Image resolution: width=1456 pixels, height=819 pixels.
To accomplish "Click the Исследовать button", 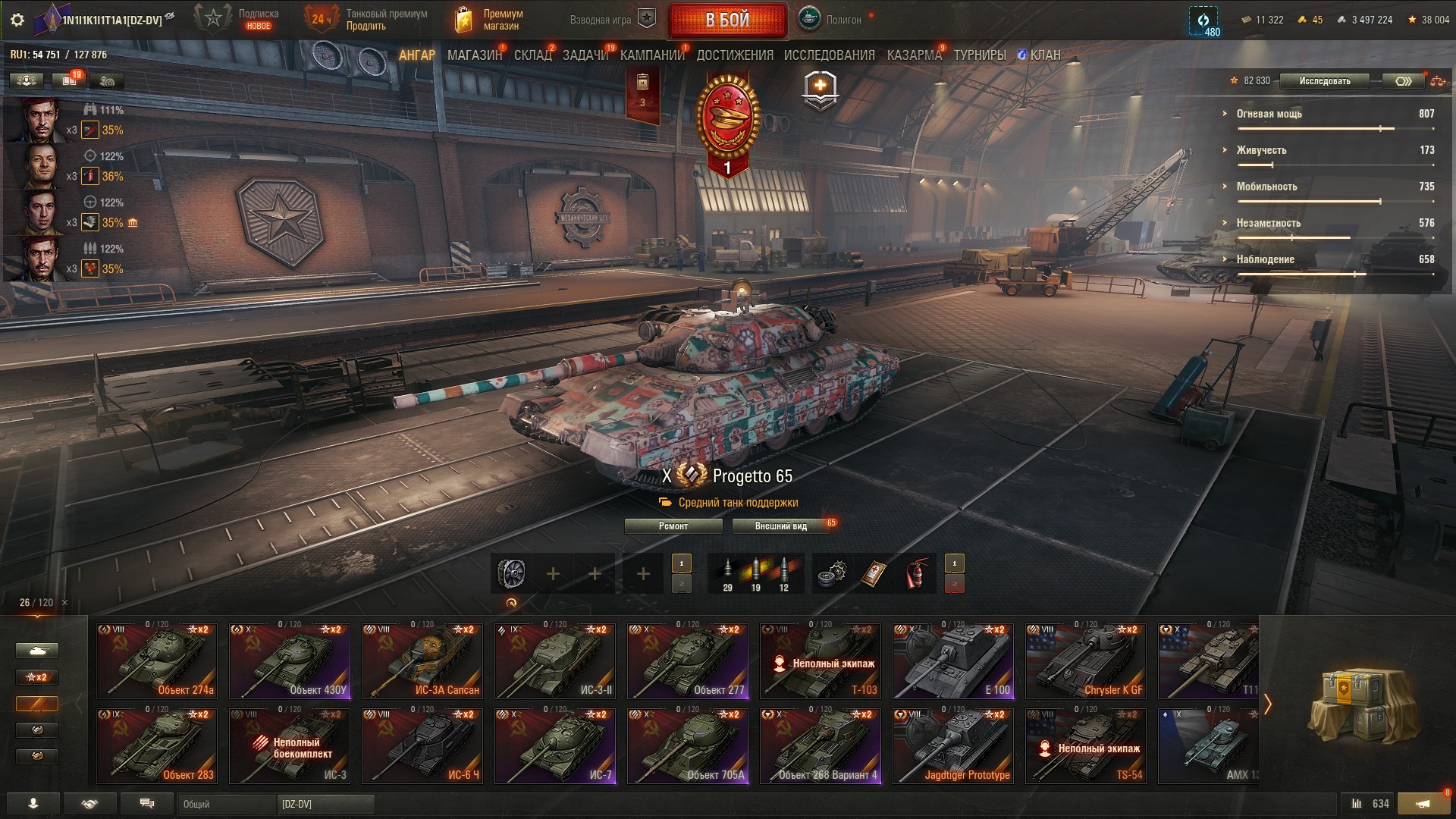I will pos(1324,81).
